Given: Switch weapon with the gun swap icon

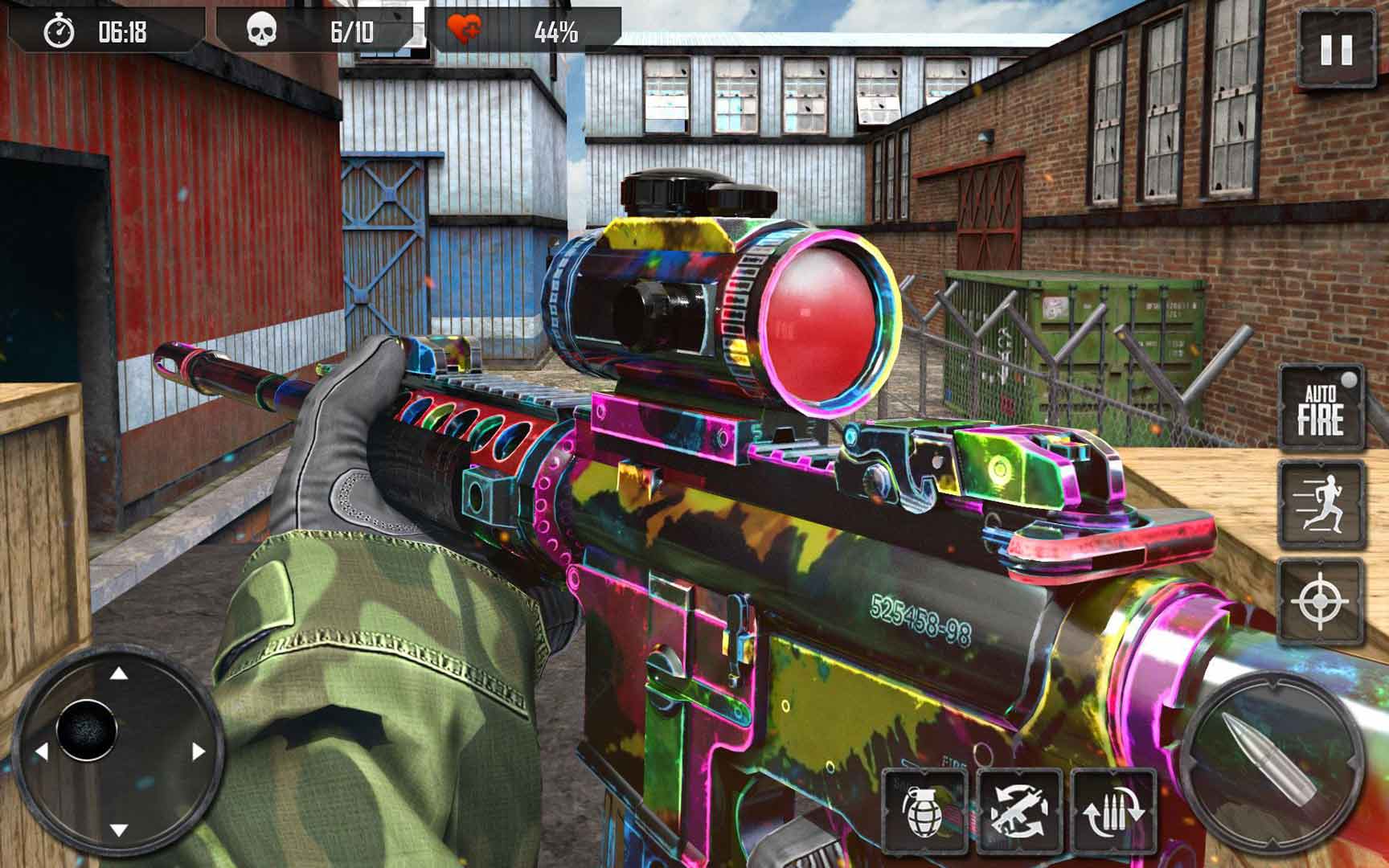Looking at the screenshot, I should [x=1018, y=812].
